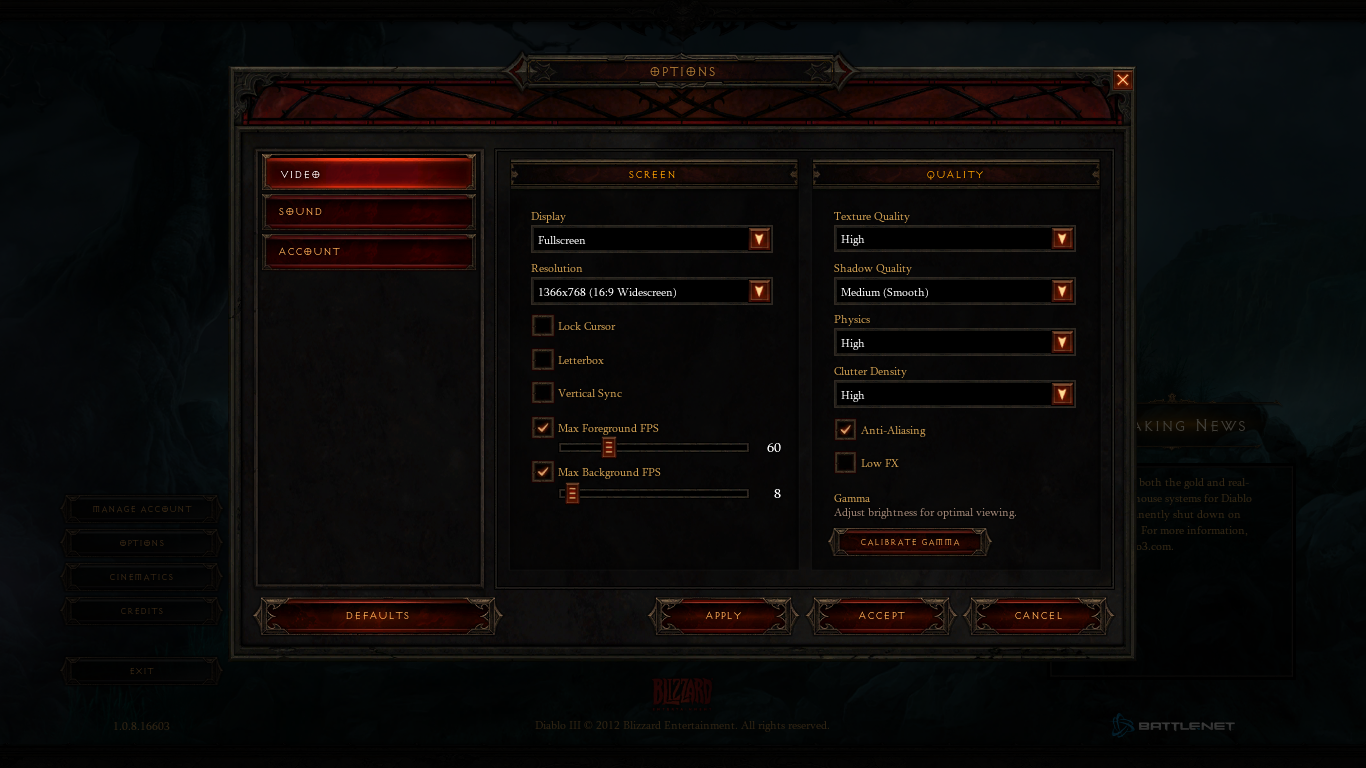Open the Account options tab

tap(368, 251)
